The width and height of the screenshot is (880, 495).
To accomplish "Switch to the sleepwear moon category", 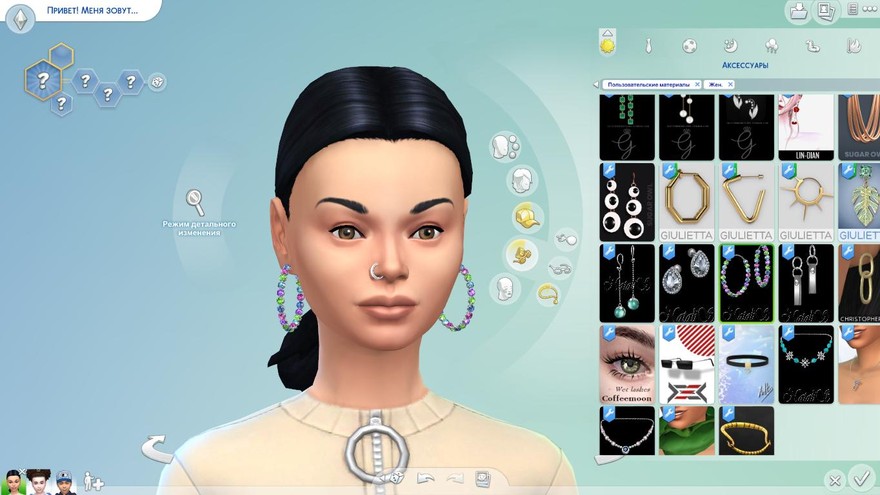I will [x=730, y=45].
